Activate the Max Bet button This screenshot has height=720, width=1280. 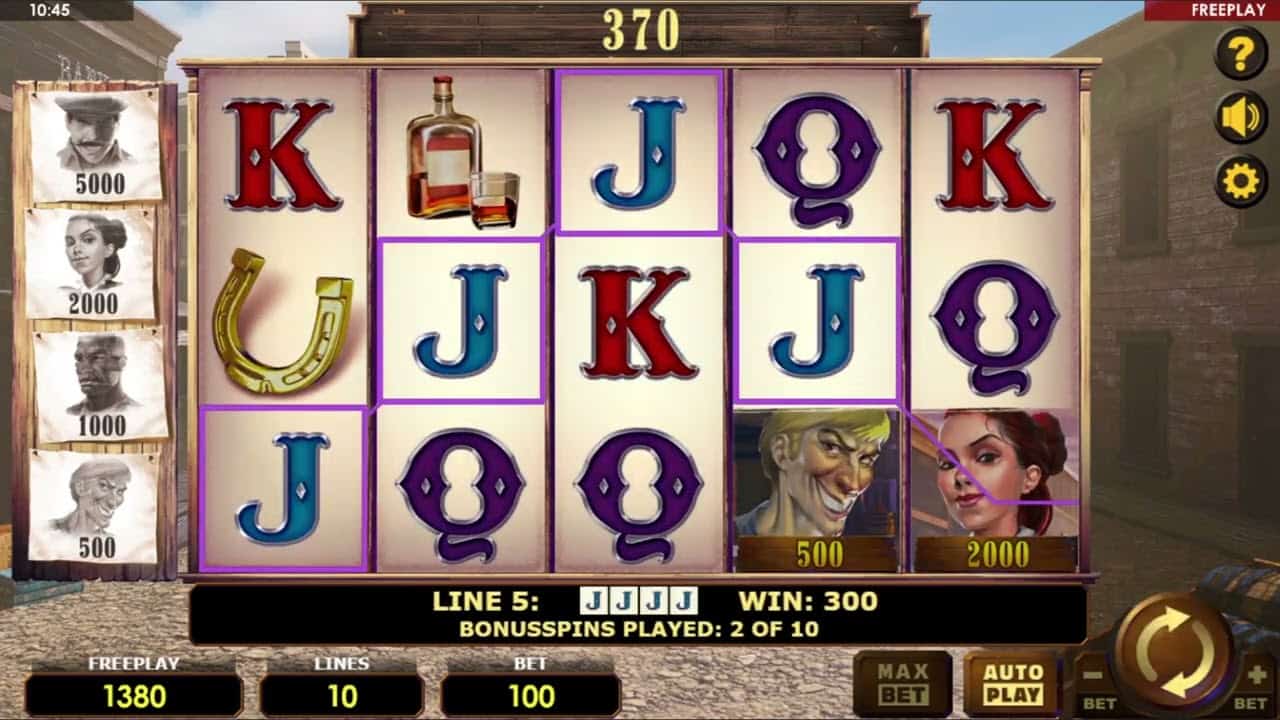(x=903, y=684)
